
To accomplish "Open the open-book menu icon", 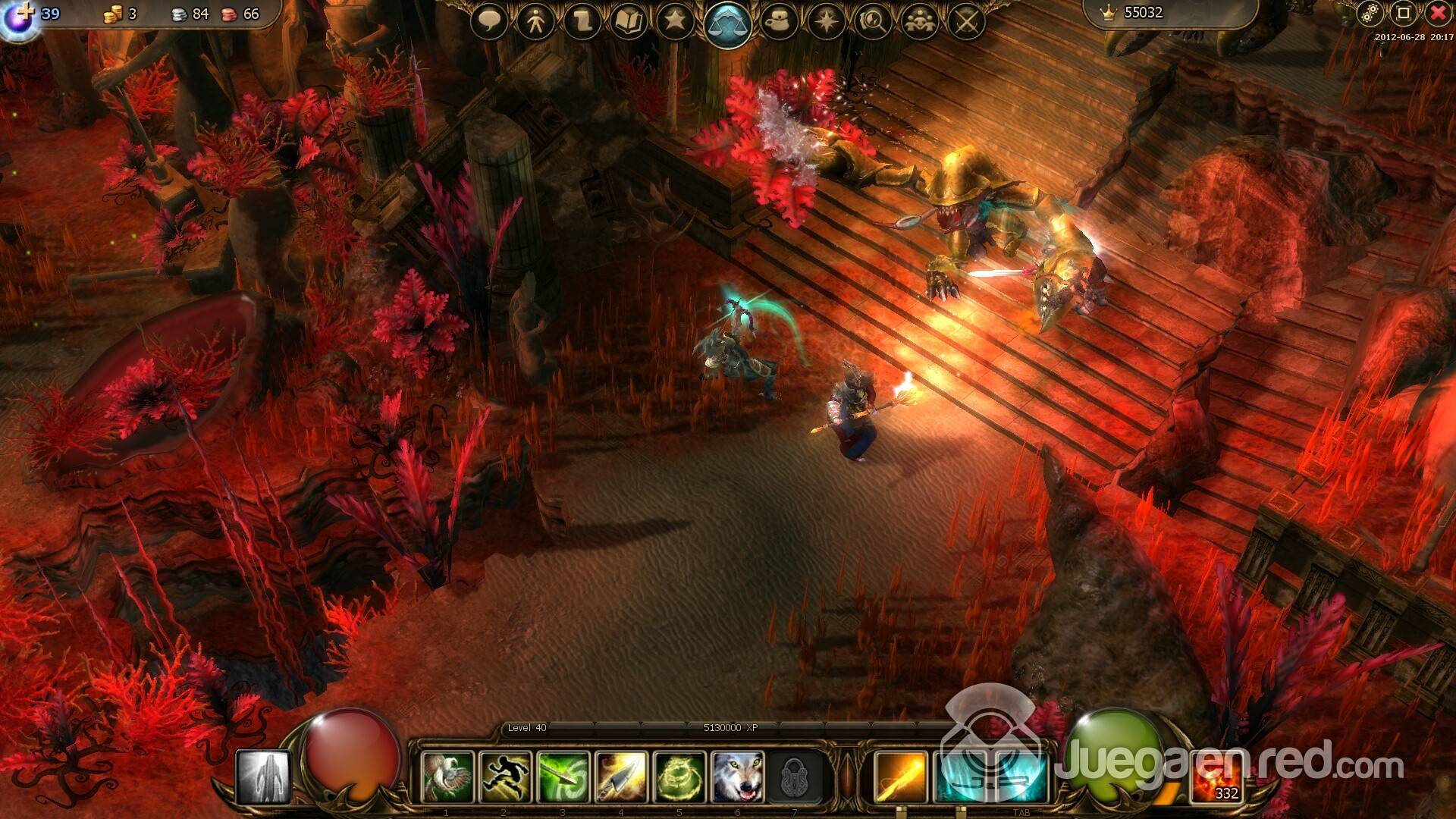I will click(x=628, y=21).
